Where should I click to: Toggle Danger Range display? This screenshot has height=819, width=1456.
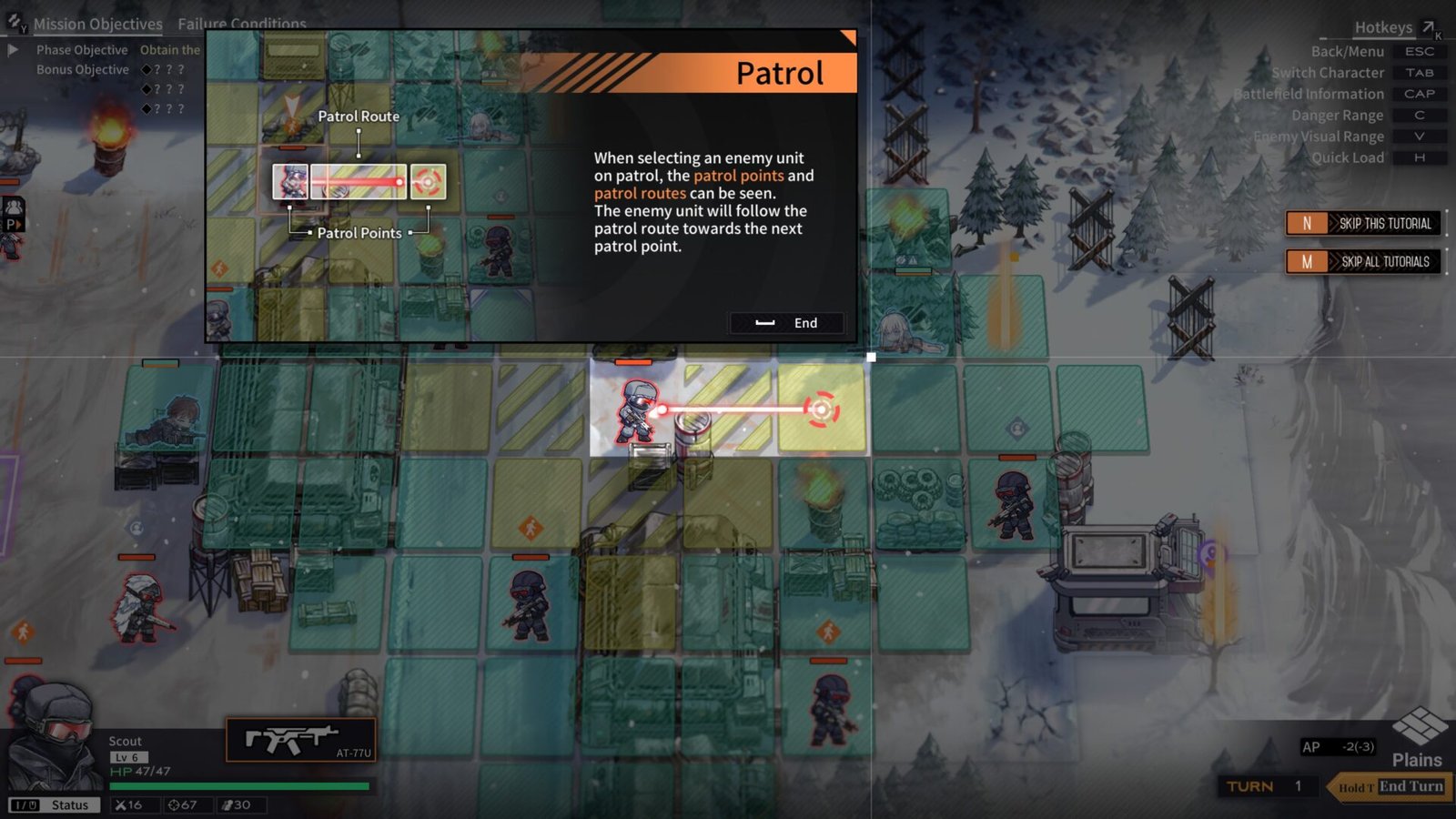tap(1420, 115)
